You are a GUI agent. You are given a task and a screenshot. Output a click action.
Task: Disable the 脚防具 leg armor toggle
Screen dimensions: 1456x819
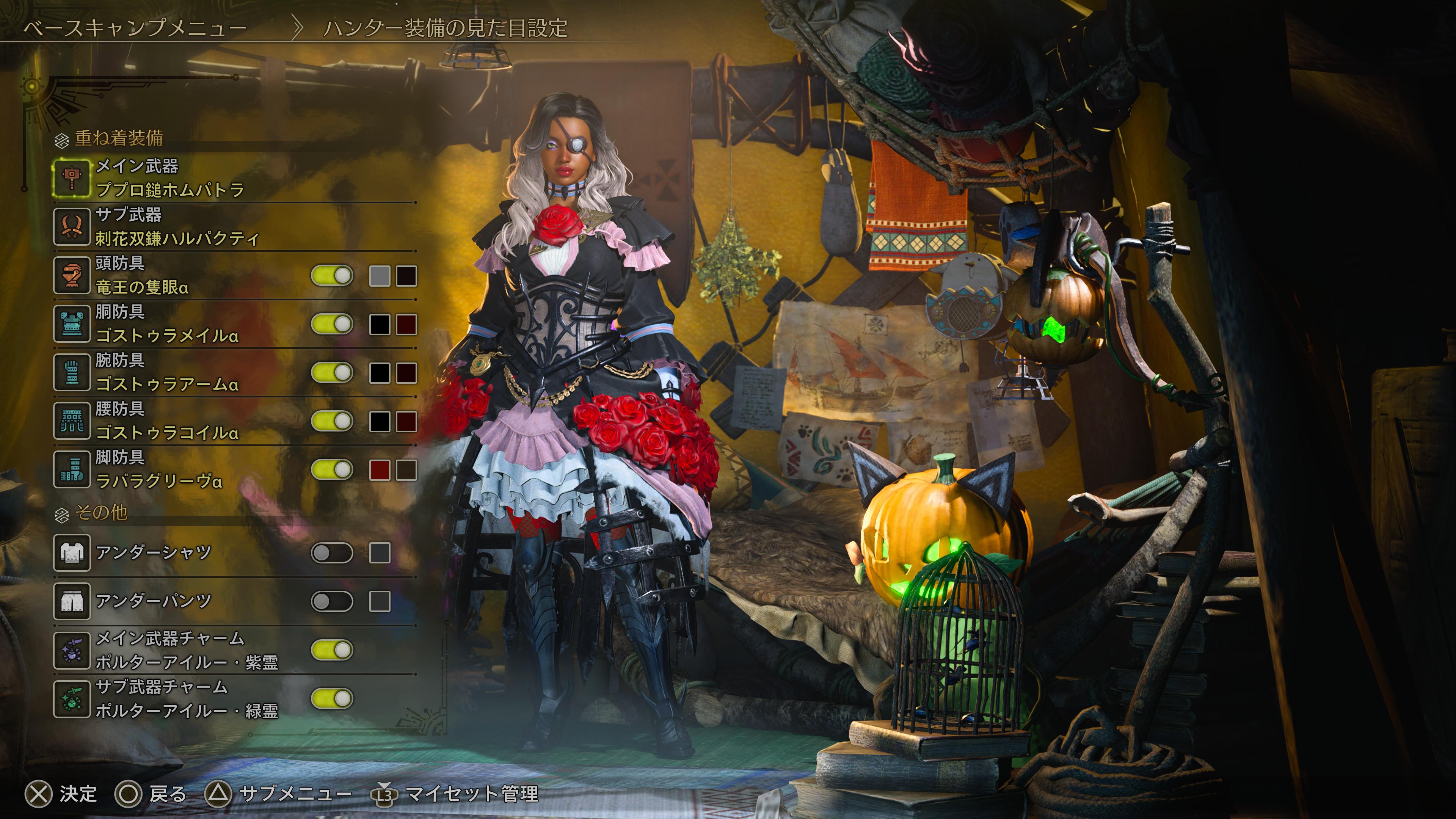tap(332, 470)
